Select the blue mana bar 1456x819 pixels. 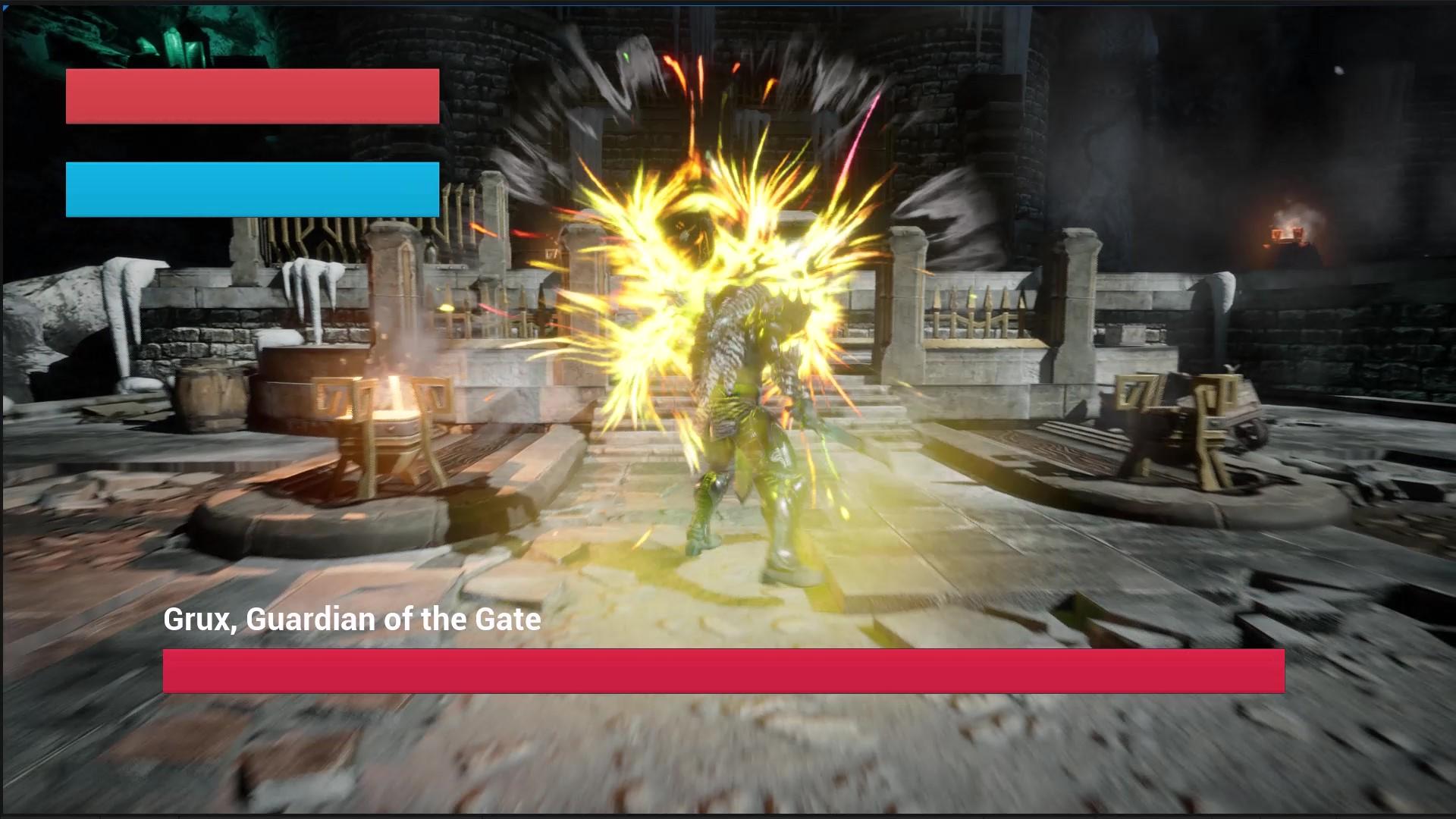click(253, 188)
